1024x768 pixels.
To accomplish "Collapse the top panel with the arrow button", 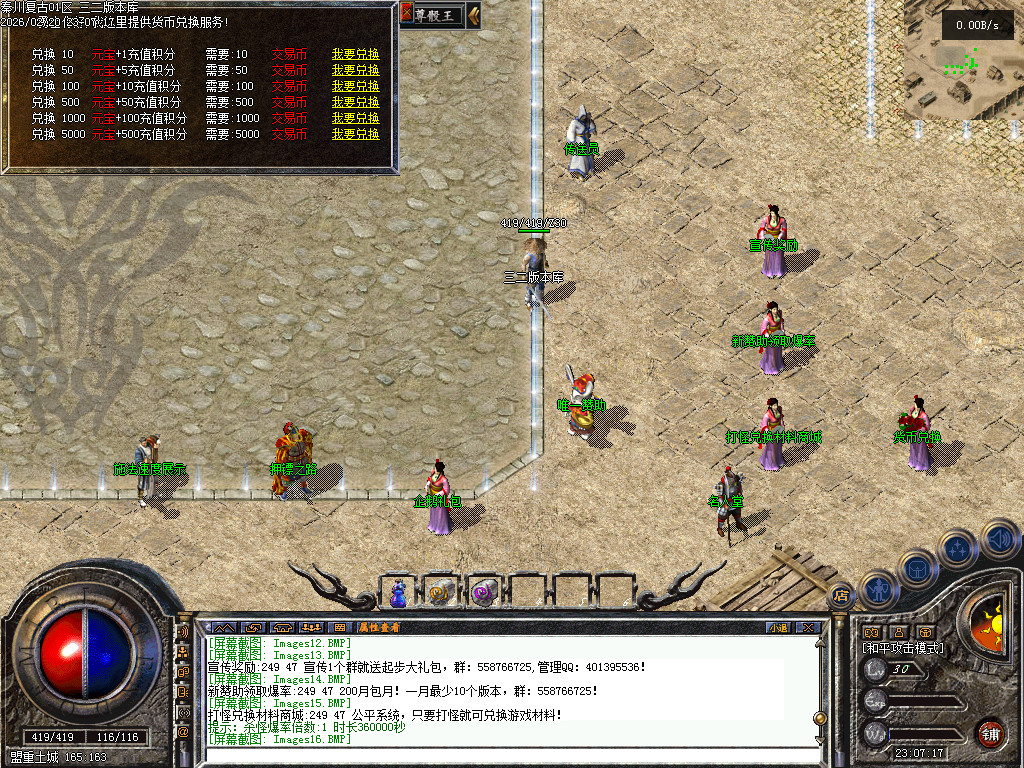I will coord(473,14).
